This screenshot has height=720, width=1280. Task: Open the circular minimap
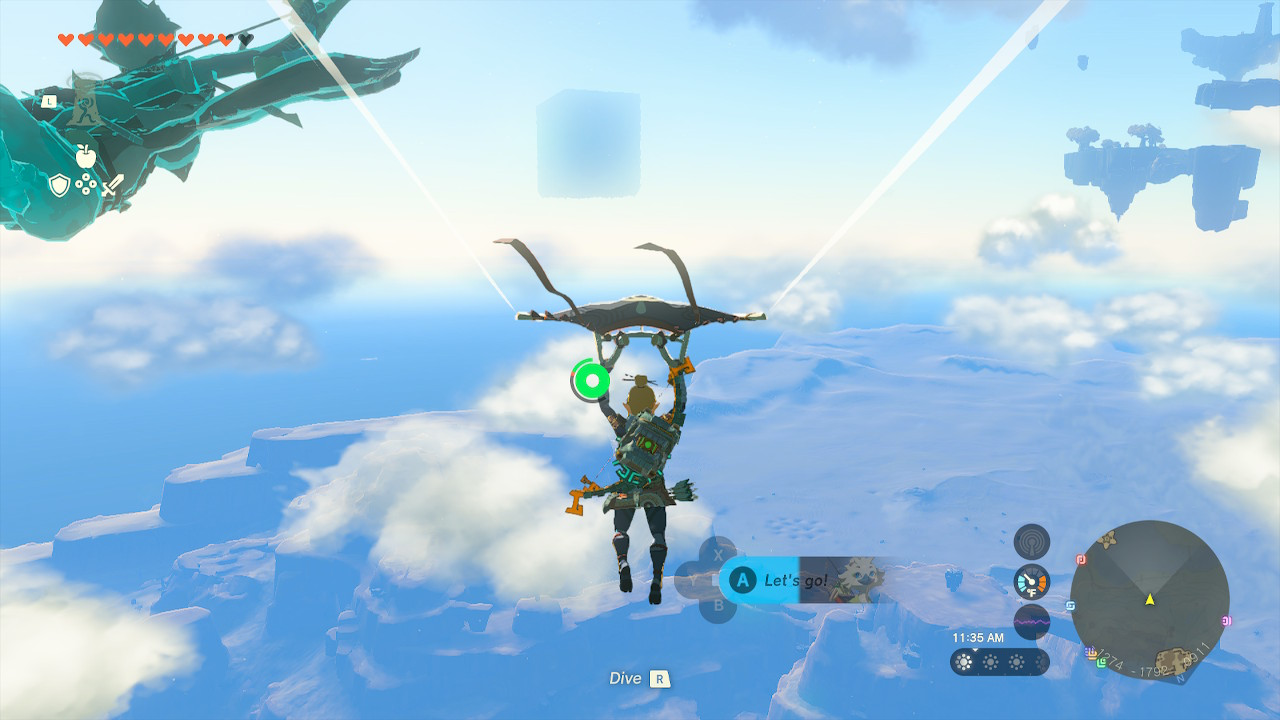click(x=1149, y=600)
